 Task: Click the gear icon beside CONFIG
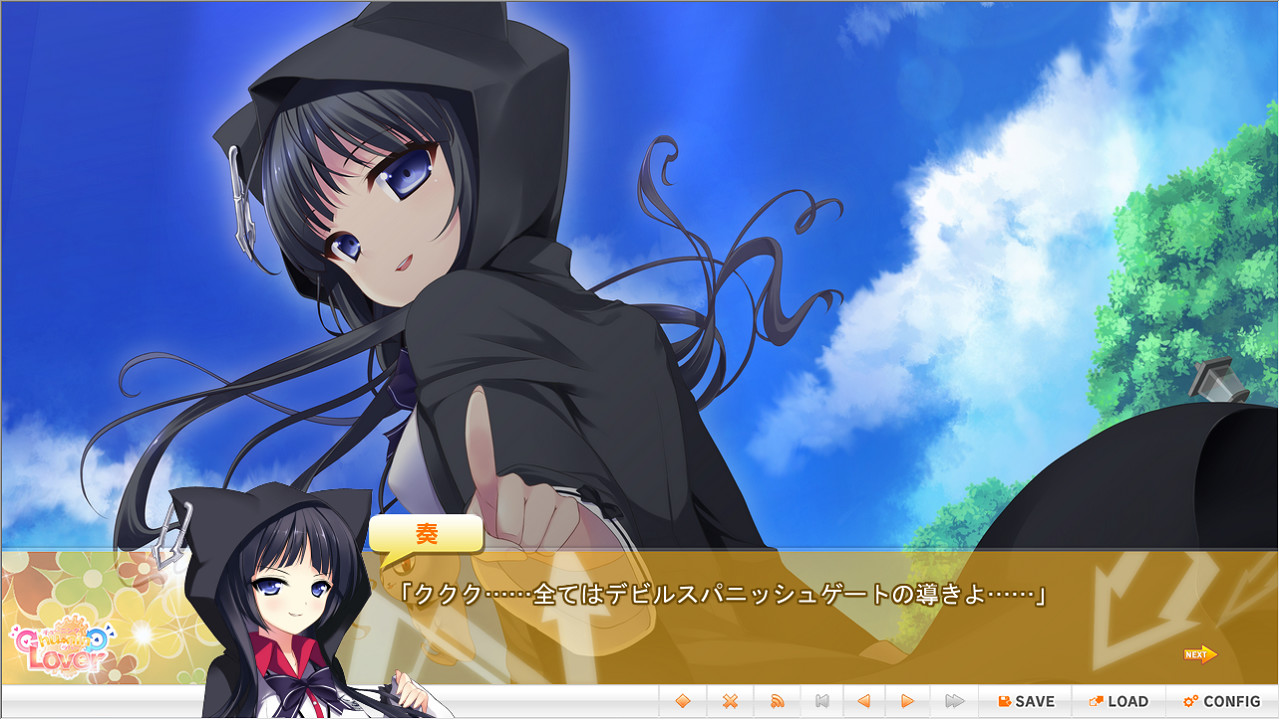pos(1190,701)
